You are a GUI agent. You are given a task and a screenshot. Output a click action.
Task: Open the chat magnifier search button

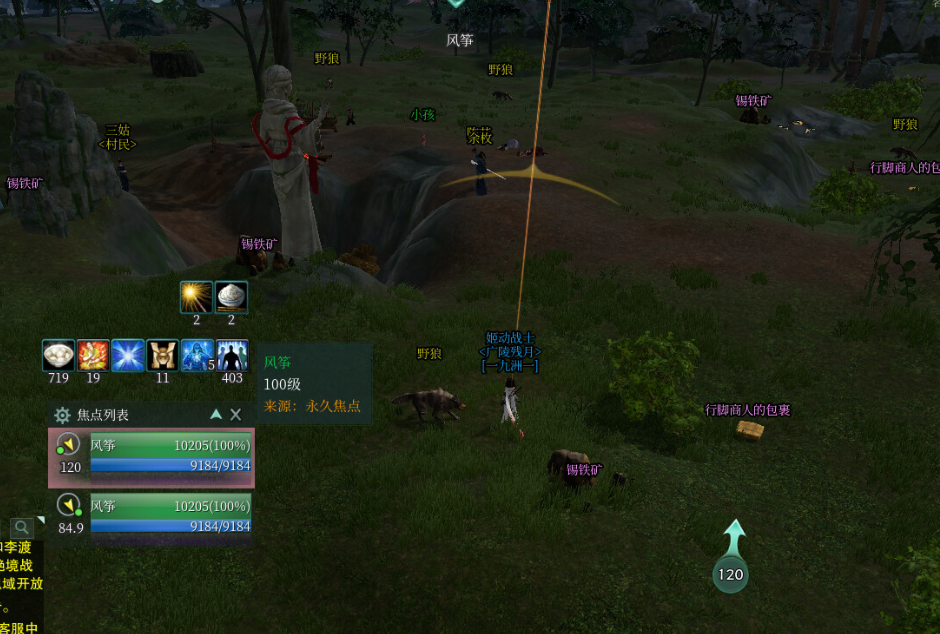coord(22,527)
